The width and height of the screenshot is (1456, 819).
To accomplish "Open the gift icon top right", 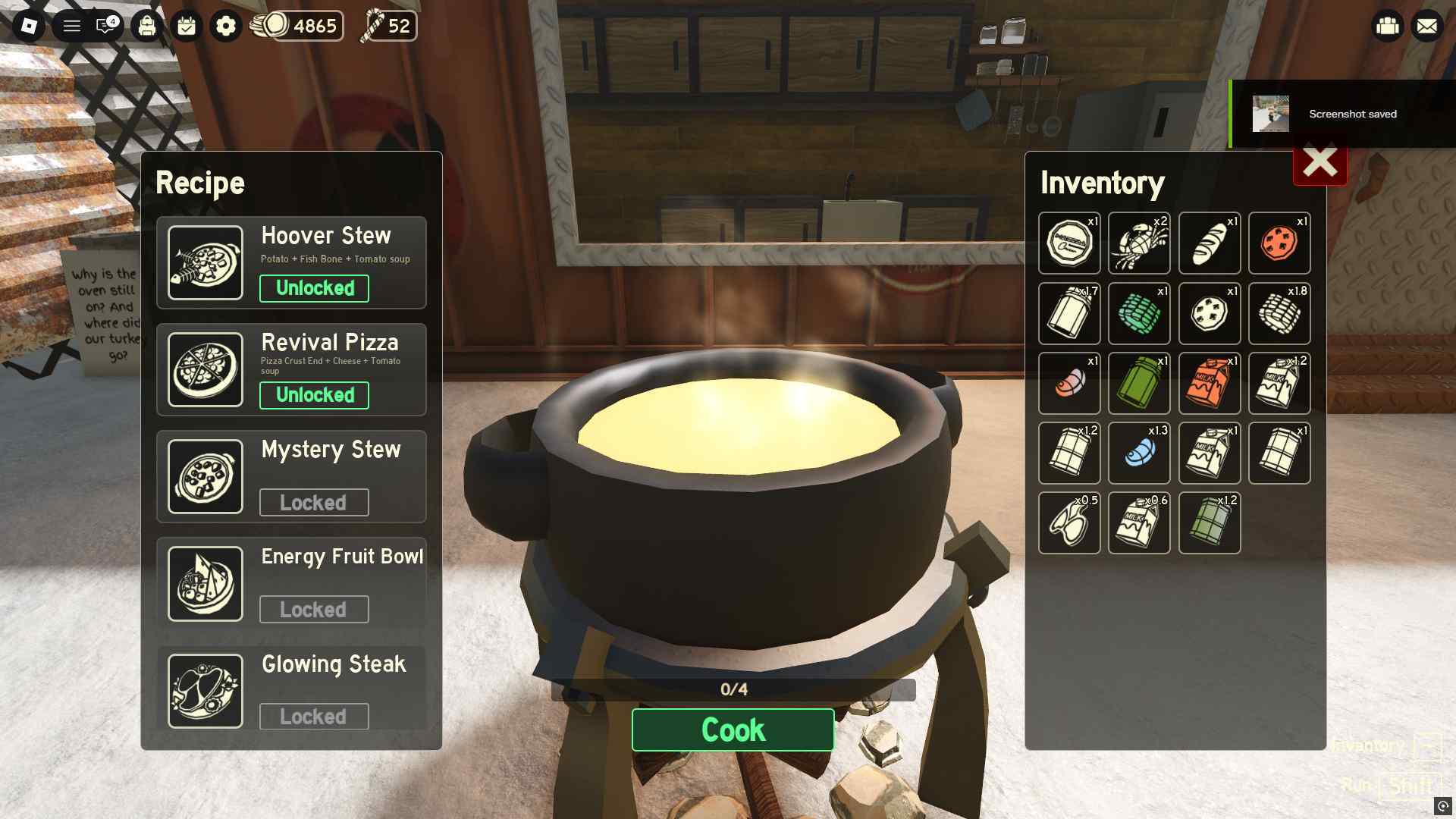I will tap(1387, 26).
